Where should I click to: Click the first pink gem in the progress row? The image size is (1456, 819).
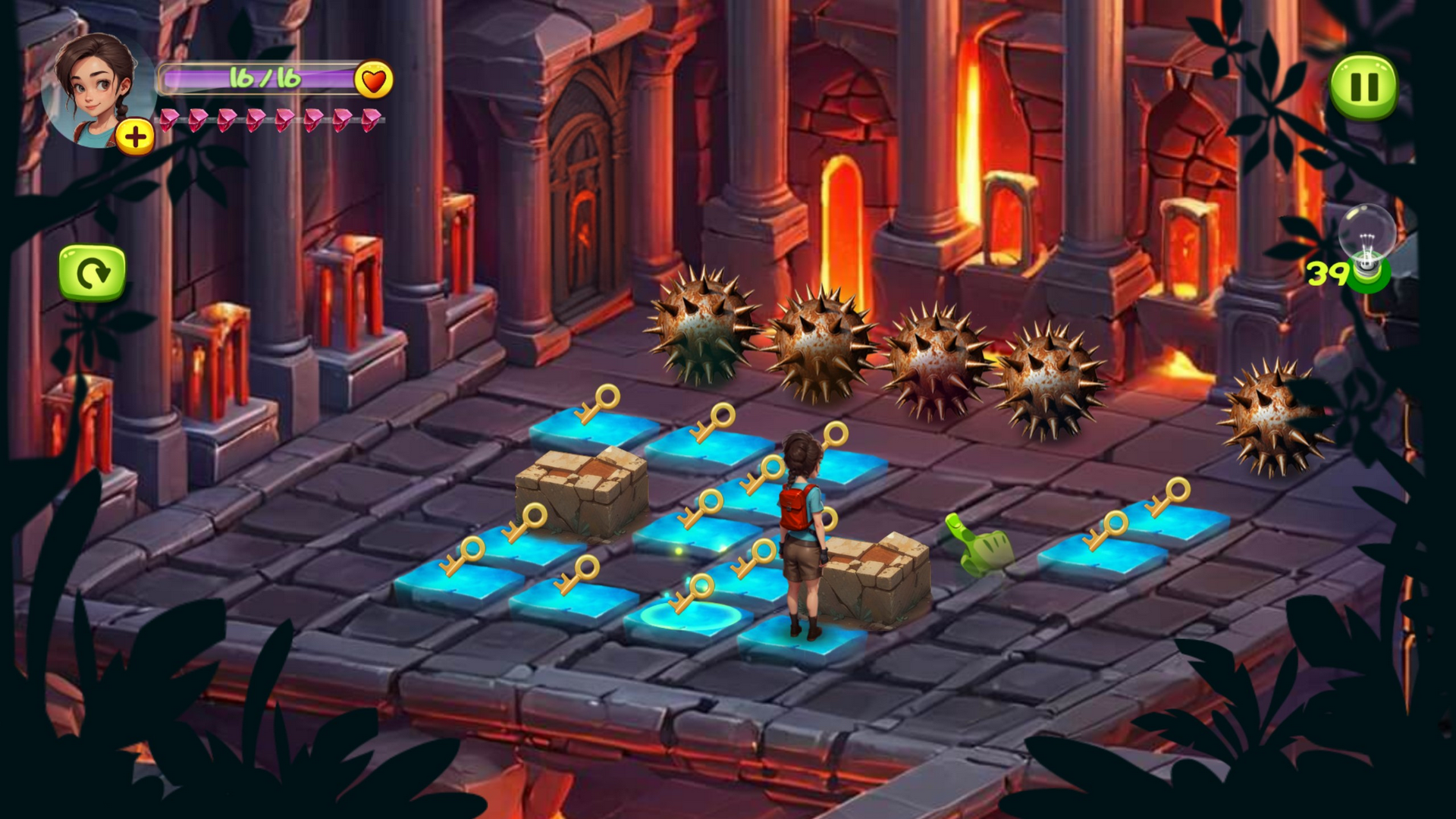click(171, 120)
